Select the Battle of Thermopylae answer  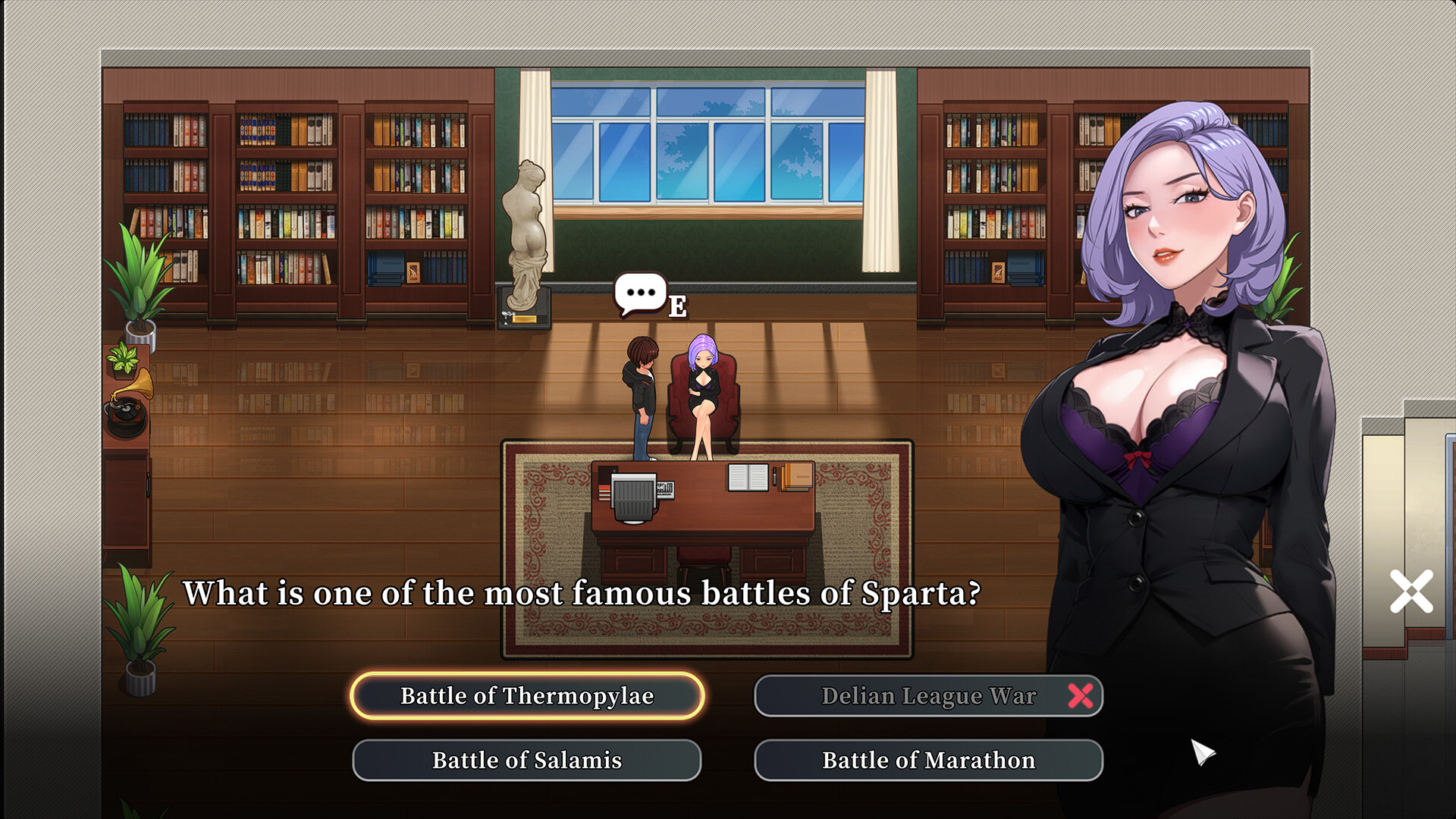click(527, 695)
